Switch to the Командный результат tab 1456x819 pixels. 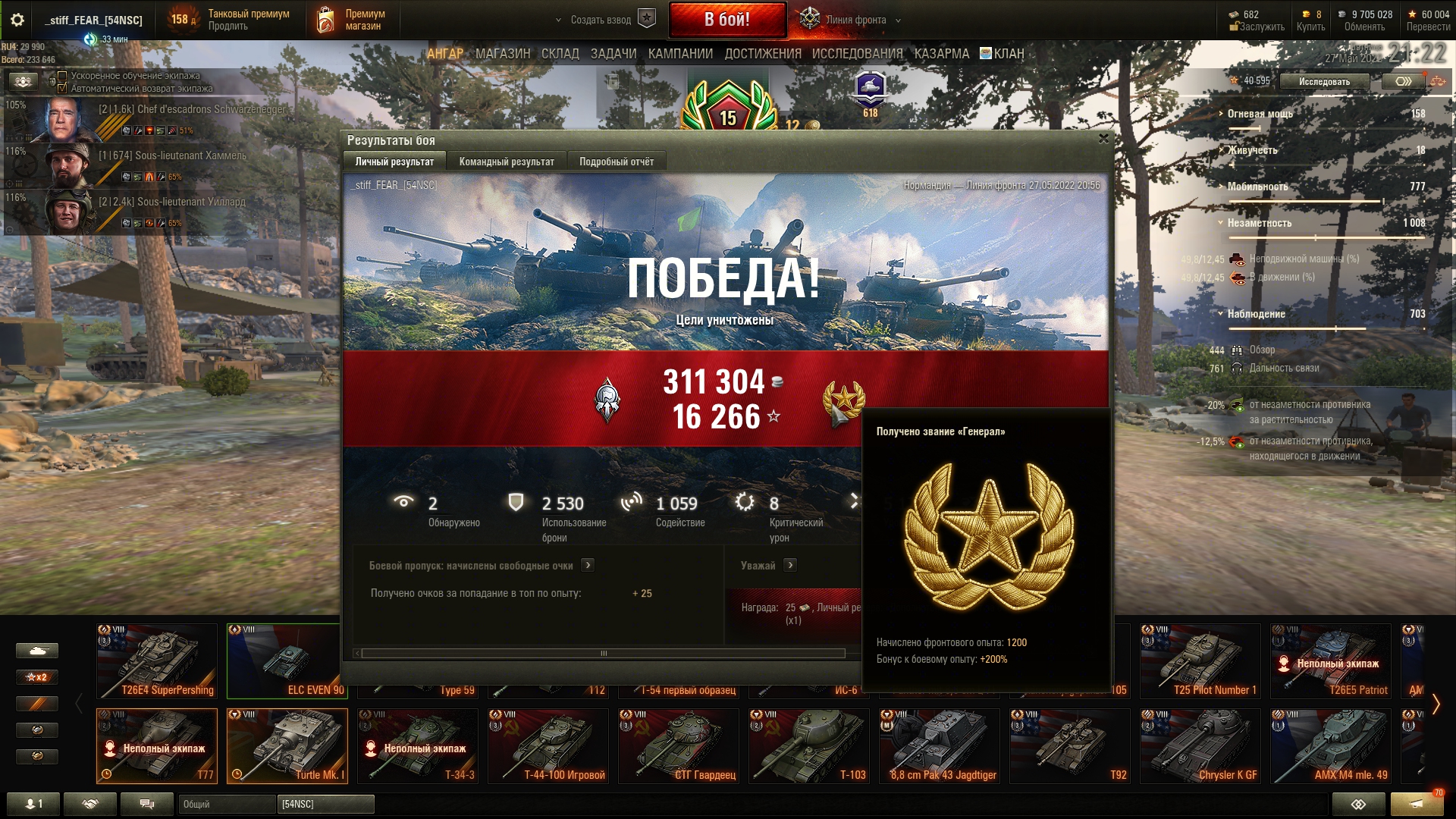507,162
